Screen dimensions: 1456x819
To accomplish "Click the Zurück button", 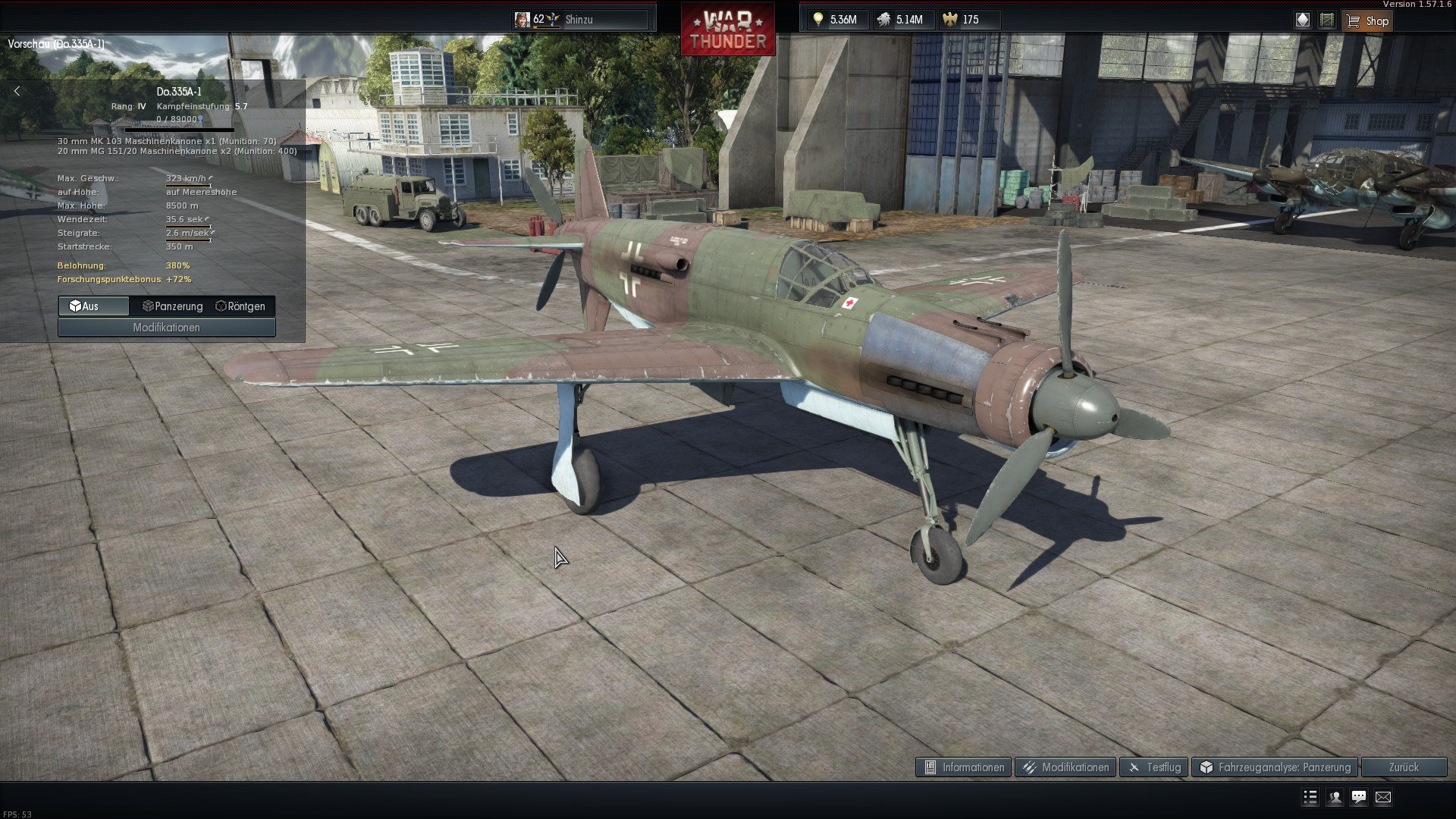I will tap(1404, 767).
